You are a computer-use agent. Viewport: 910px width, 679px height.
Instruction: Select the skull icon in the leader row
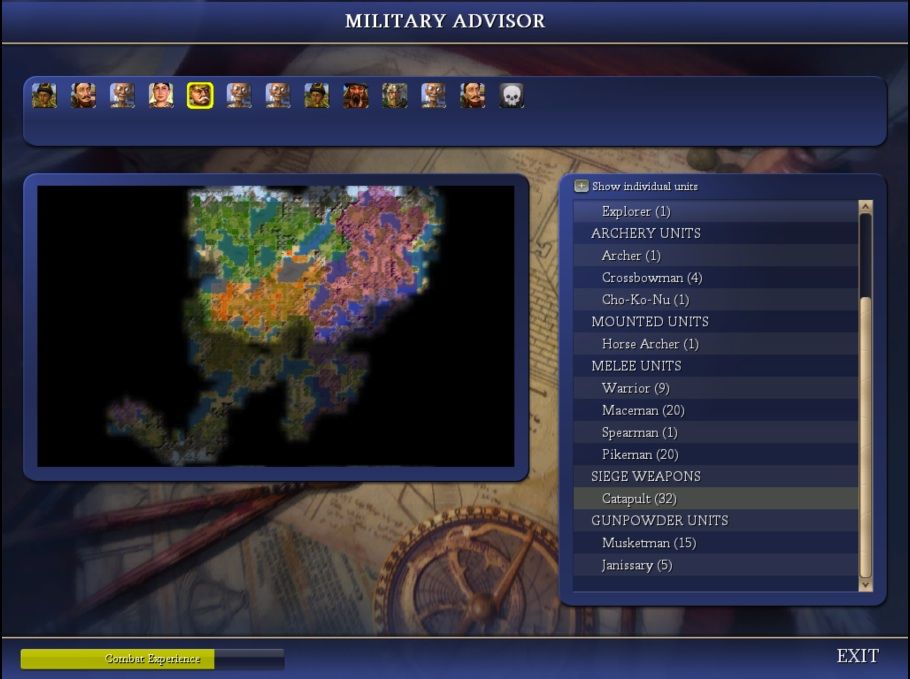pos(511,96)
